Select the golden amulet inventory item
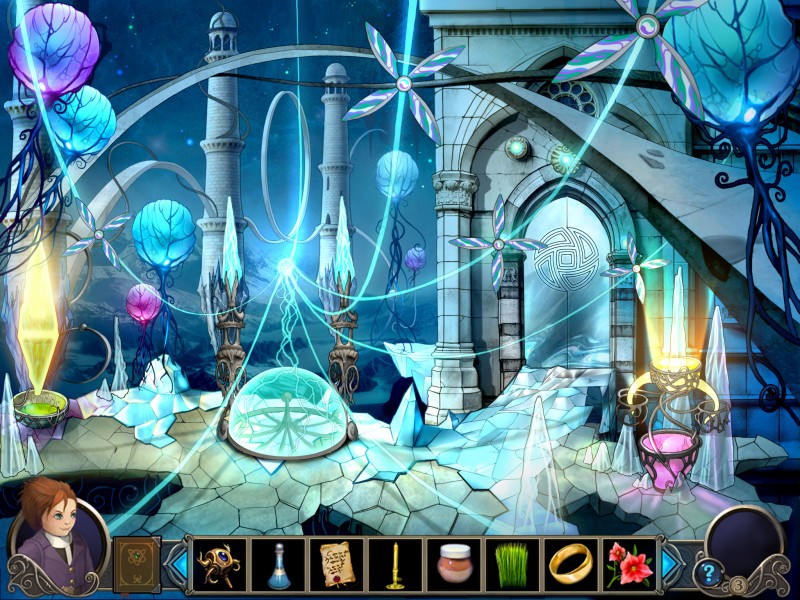This screenshot has height=600, width=800. 221,564
